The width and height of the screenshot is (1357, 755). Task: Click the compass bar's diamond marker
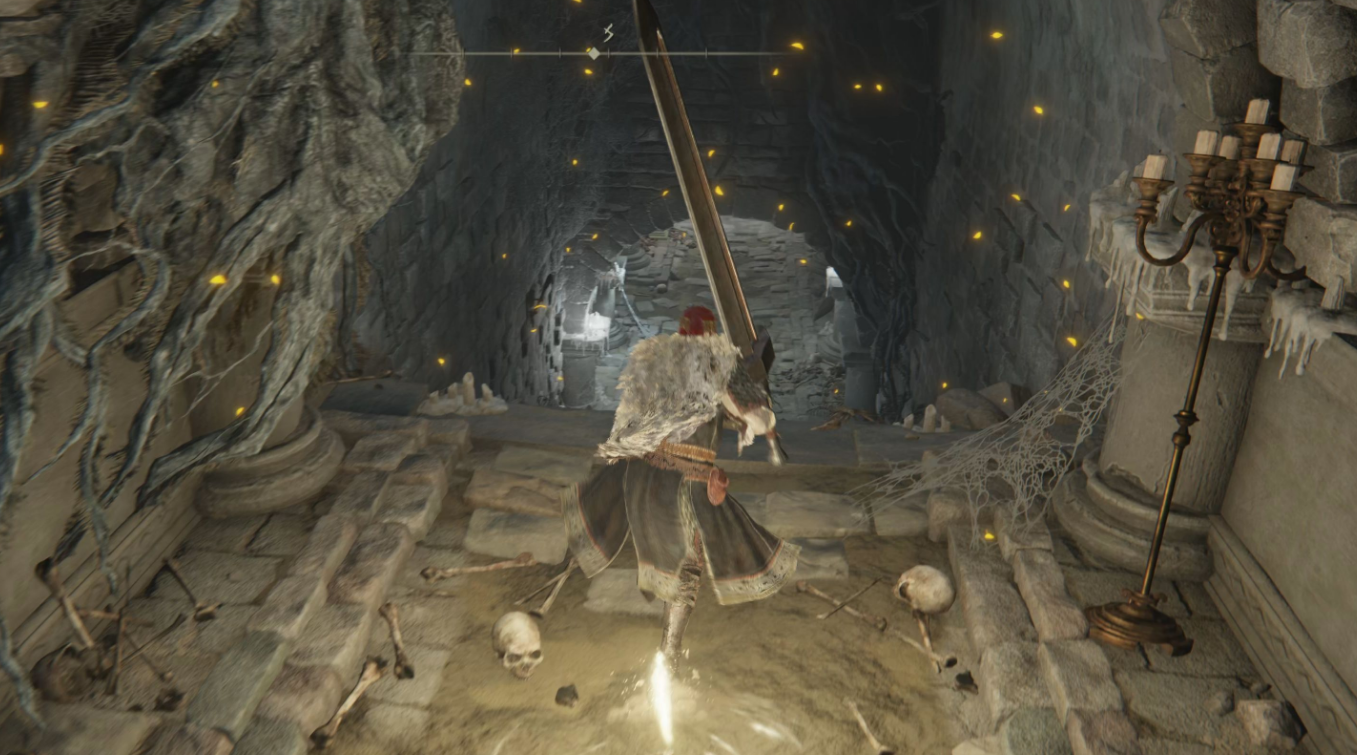593,53
